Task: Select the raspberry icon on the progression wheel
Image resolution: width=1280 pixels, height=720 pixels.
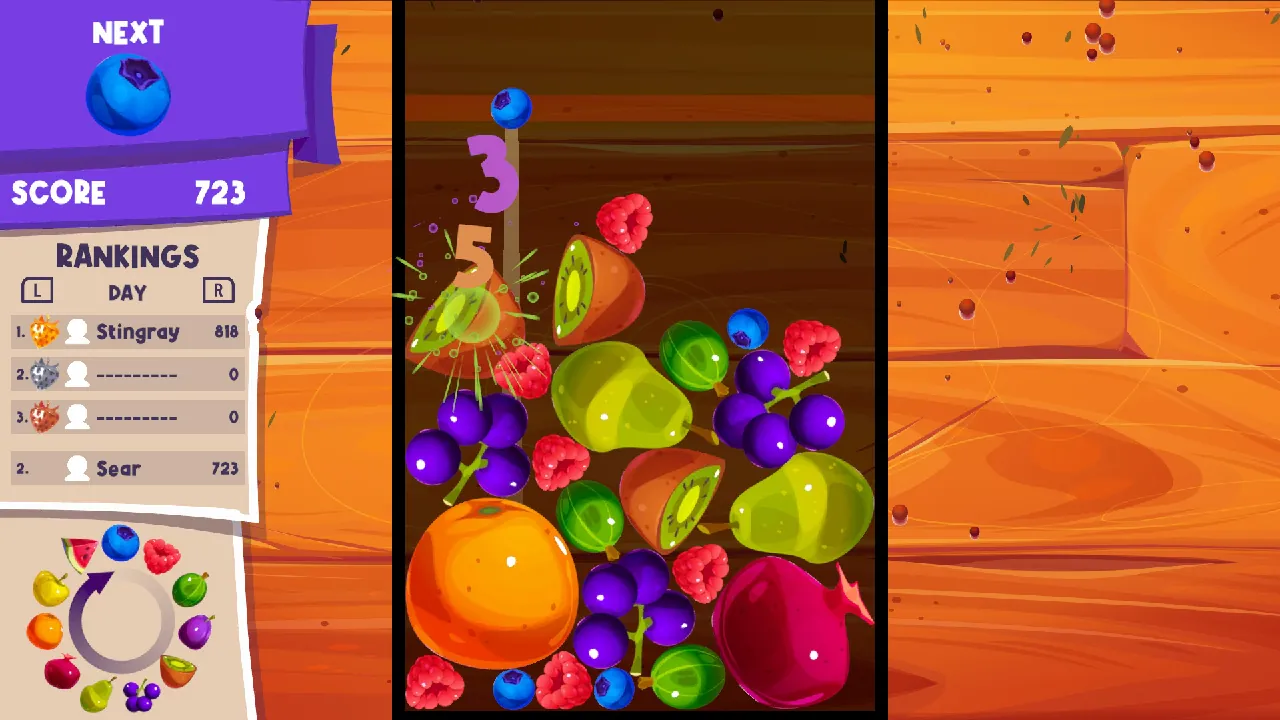Action: 161,554
